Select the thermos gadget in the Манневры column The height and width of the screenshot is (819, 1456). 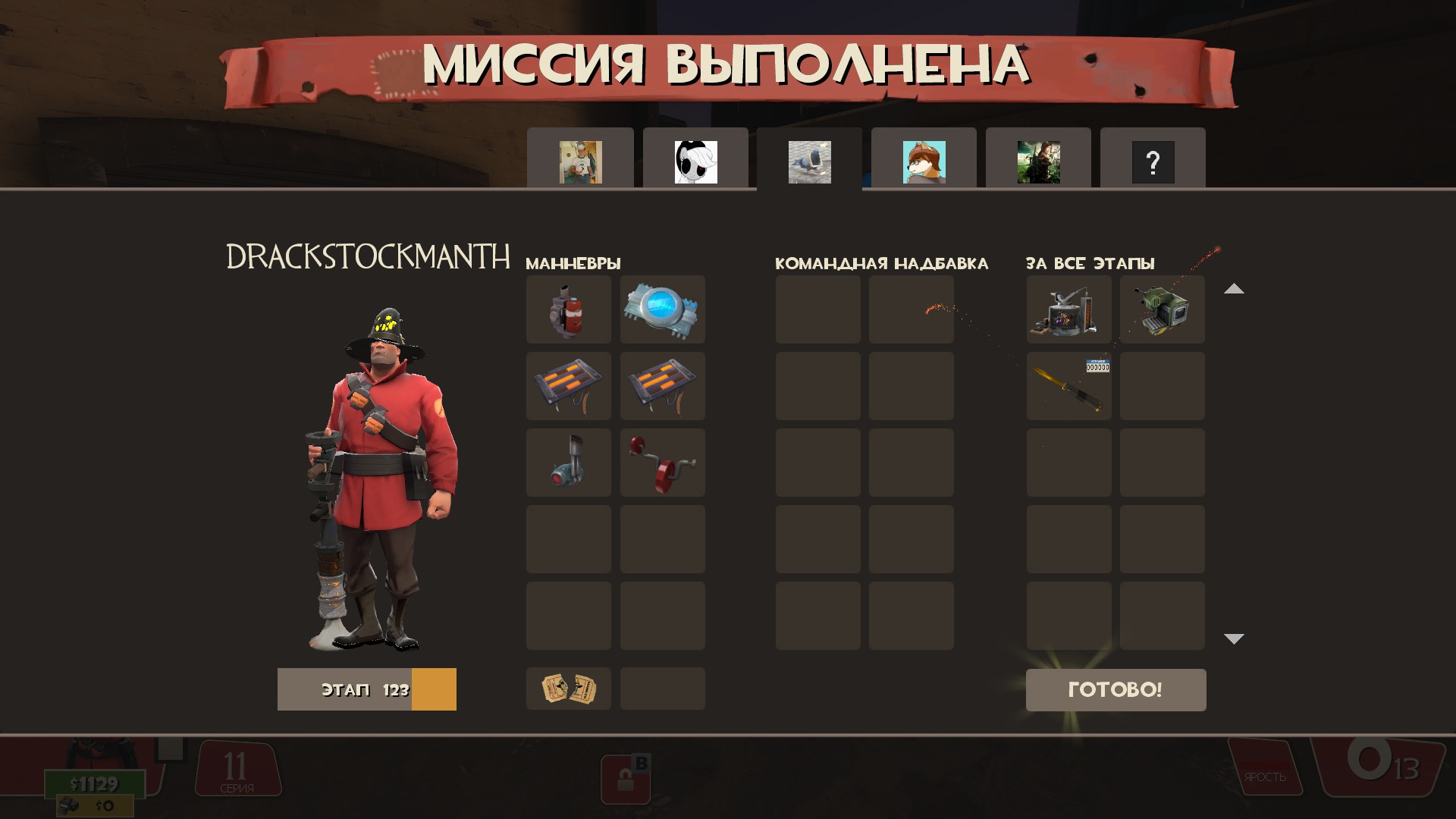pyautogui.click(x=568, y=462)
